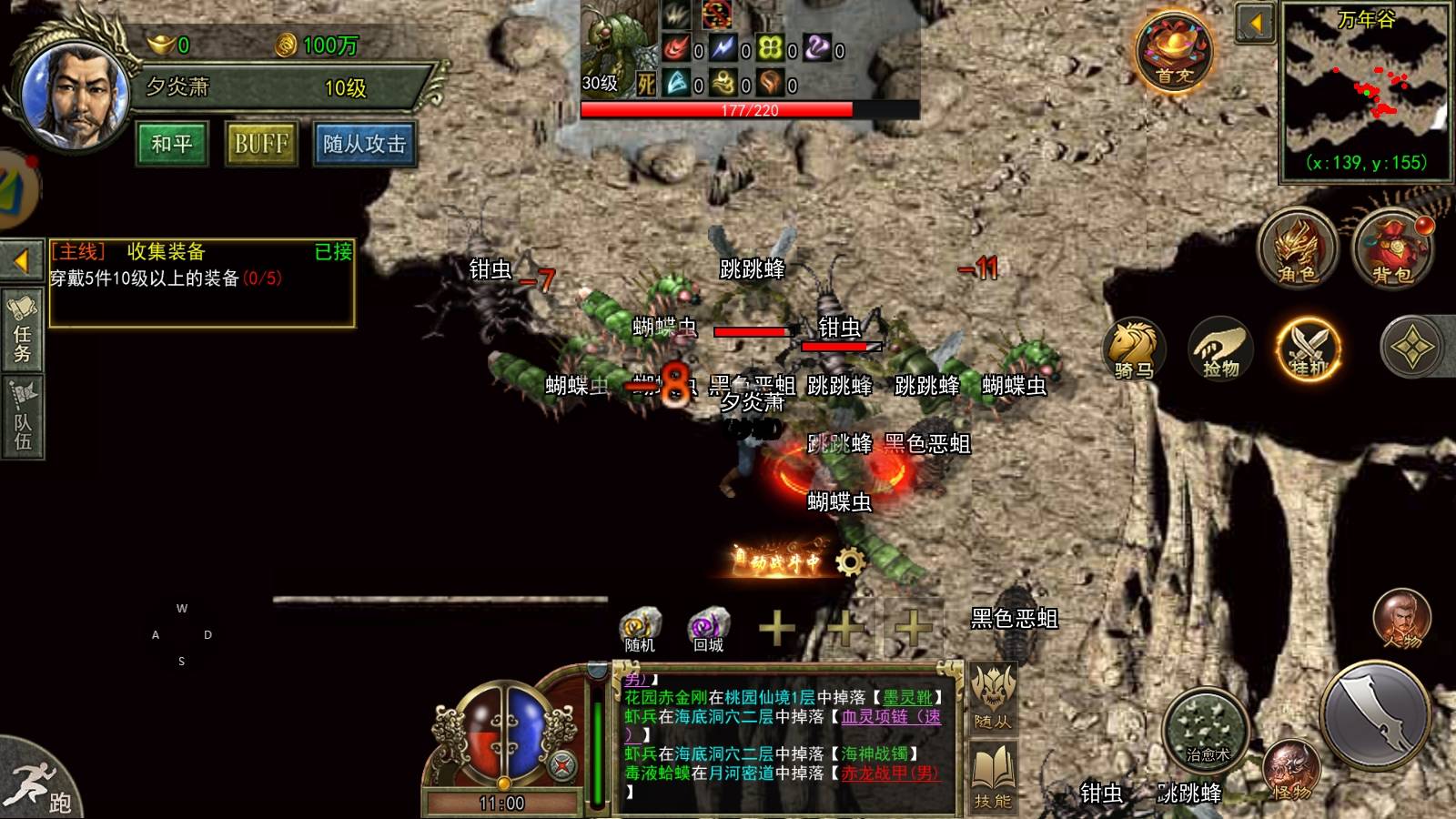This screenshot has width=1456, height=819.
Task: Open the 首充 first recharge offer
Action: (x=1173, y=53)
